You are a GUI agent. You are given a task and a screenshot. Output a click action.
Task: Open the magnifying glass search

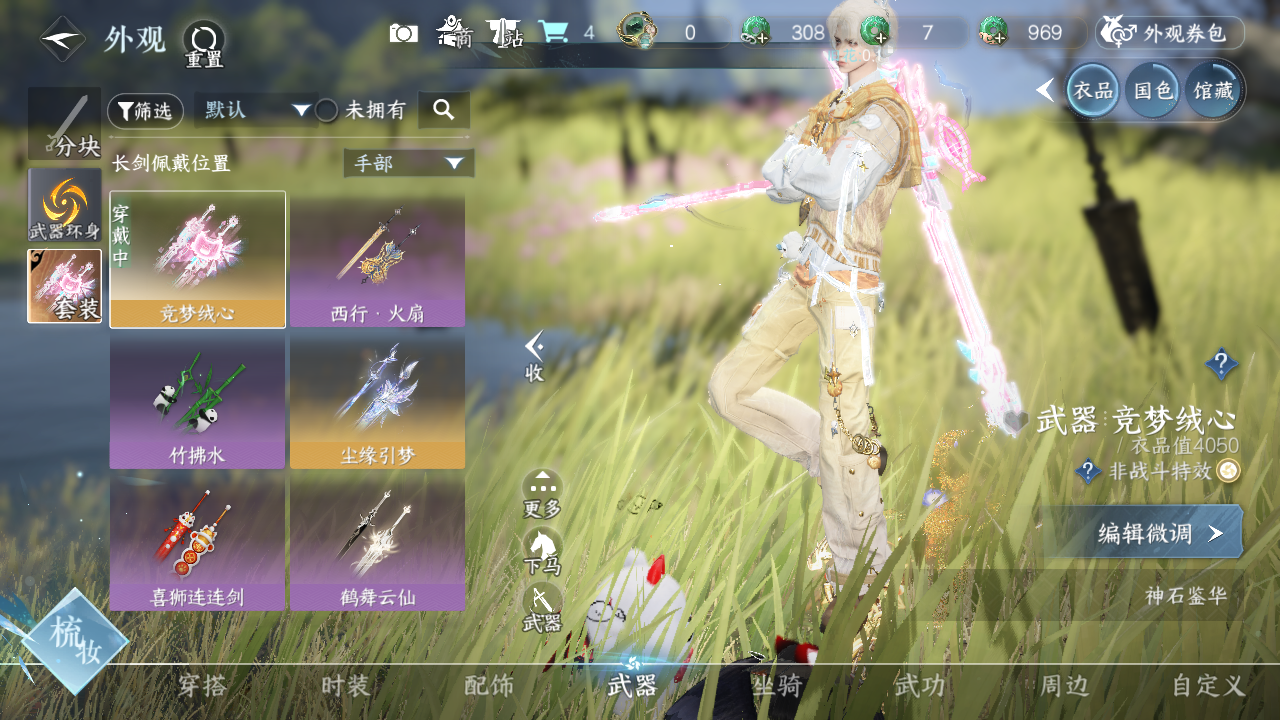tap(443, 110)
